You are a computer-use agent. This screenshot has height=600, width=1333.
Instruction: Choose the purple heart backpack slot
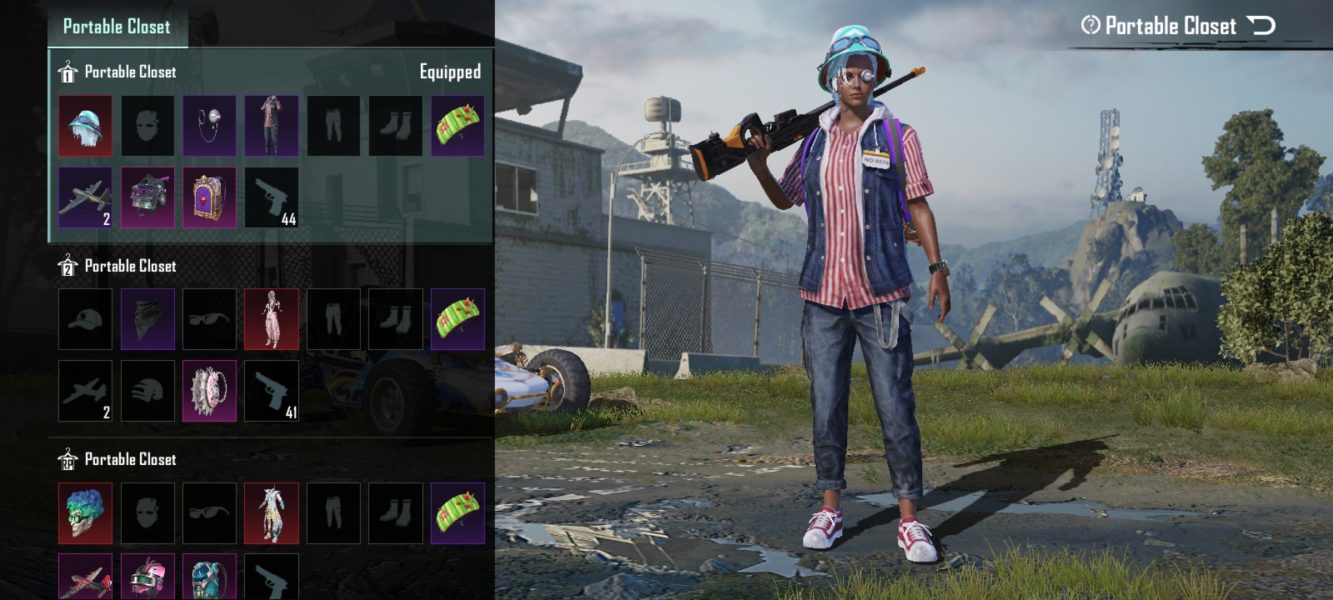pos(209,197)
